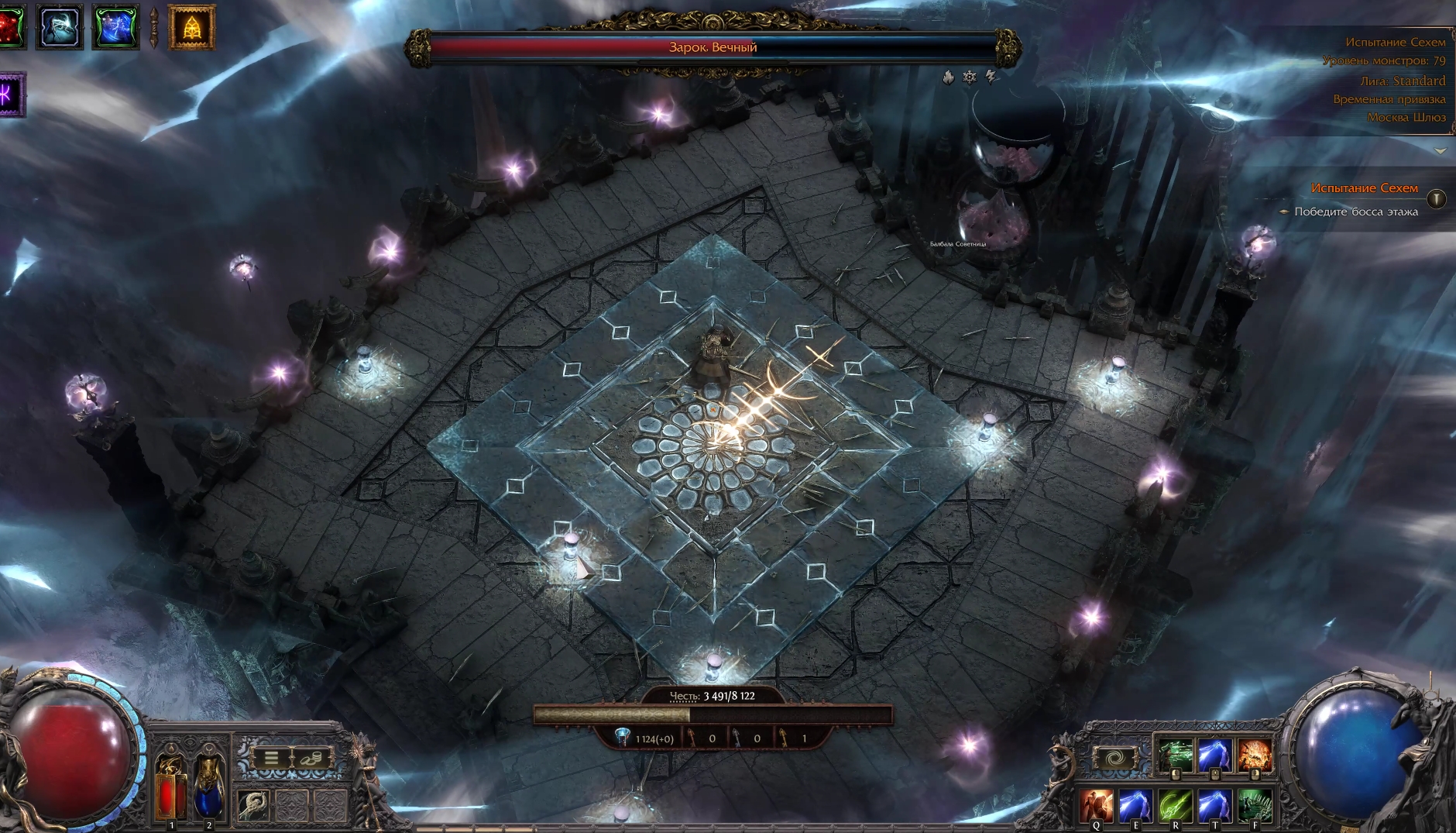
Task: Open the Испытание Сехем quest tracker entry
Action: pos(1364,188)
